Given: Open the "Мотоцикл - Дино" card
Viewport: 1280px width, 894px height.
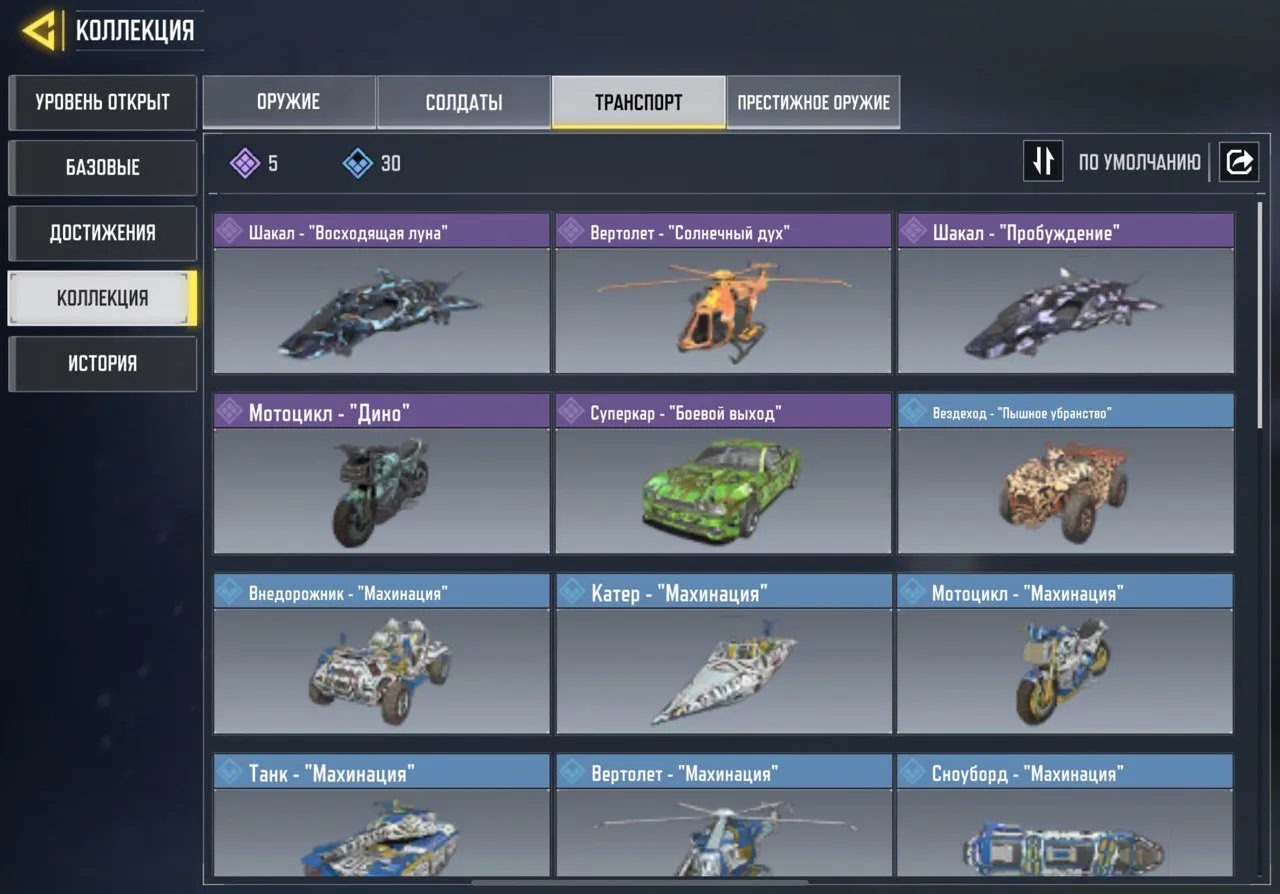Looking at the screenshot, I should (x=381, y=490).
